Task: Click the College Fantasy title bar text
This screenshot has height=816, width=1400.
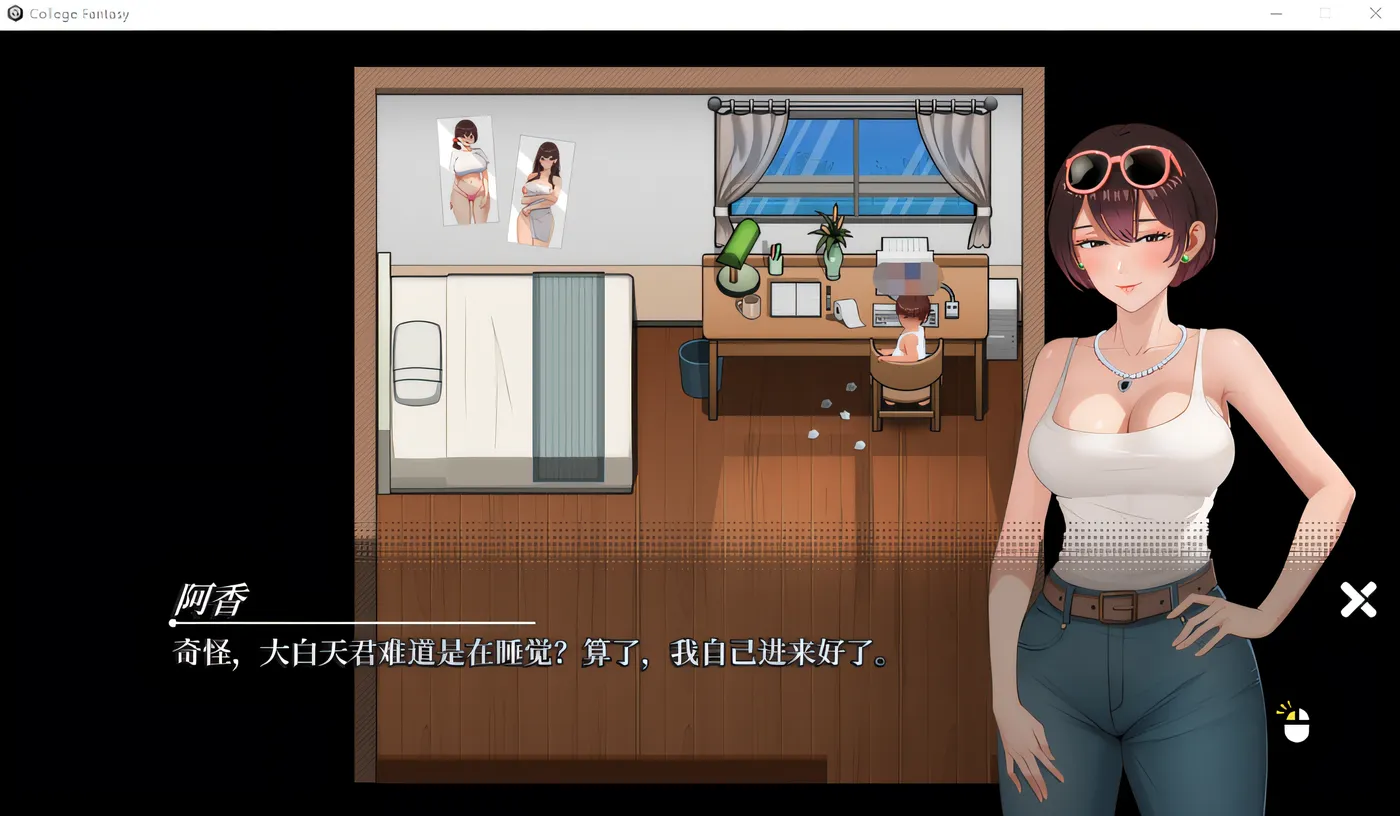Action: click(79, 13)
